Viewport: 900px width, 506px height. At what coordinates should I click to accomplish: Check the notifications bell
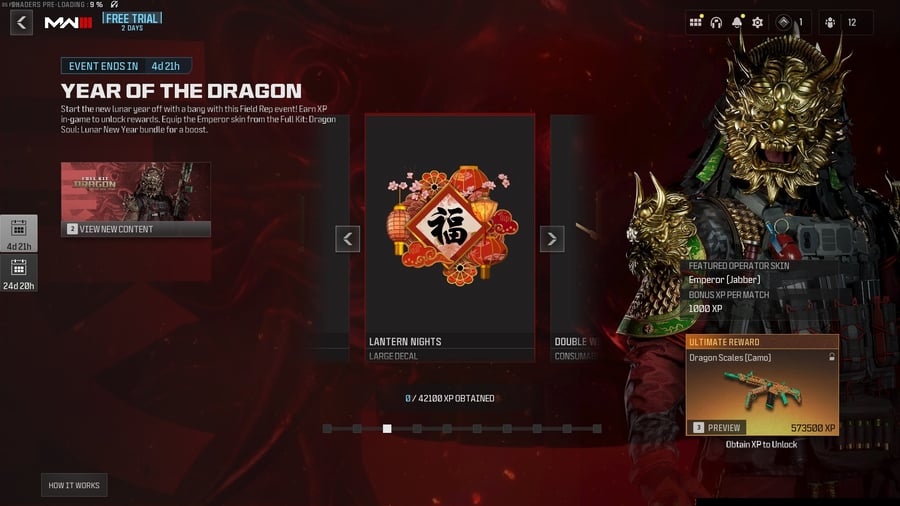click(x=737, y=22)
